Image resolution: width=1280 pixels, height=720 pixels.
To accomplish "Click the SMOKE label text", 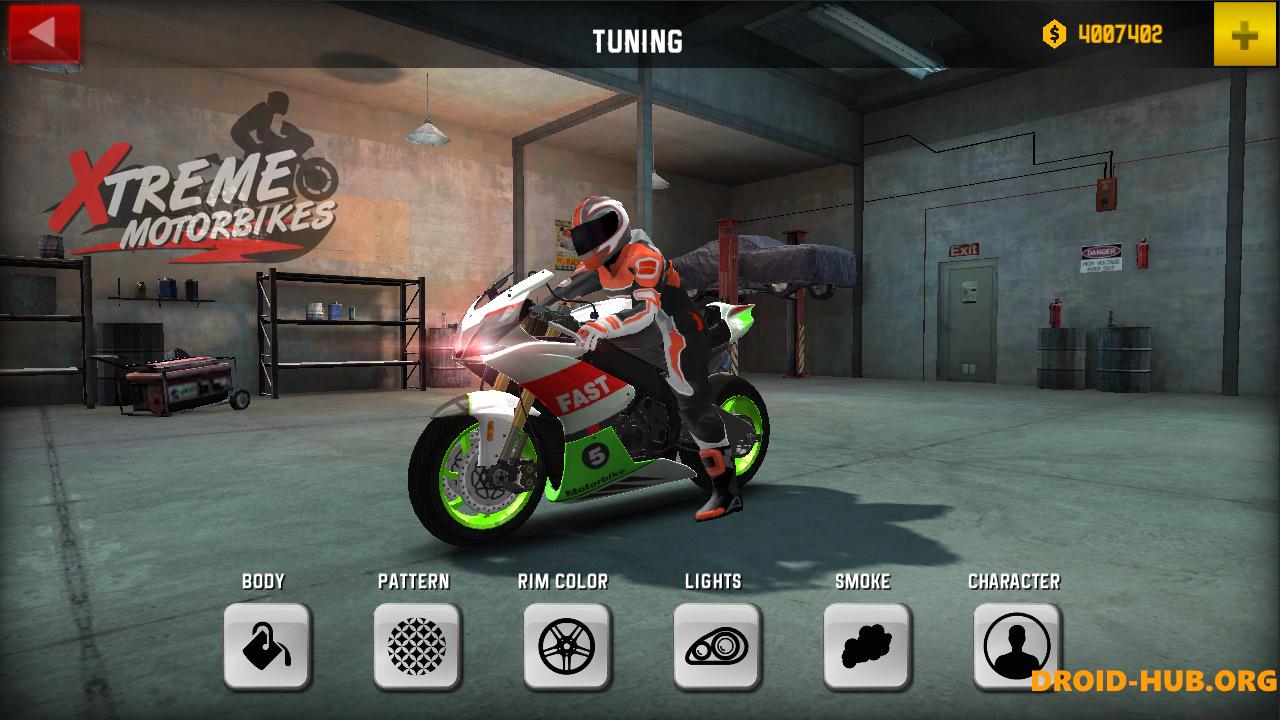I will [863, 581].
